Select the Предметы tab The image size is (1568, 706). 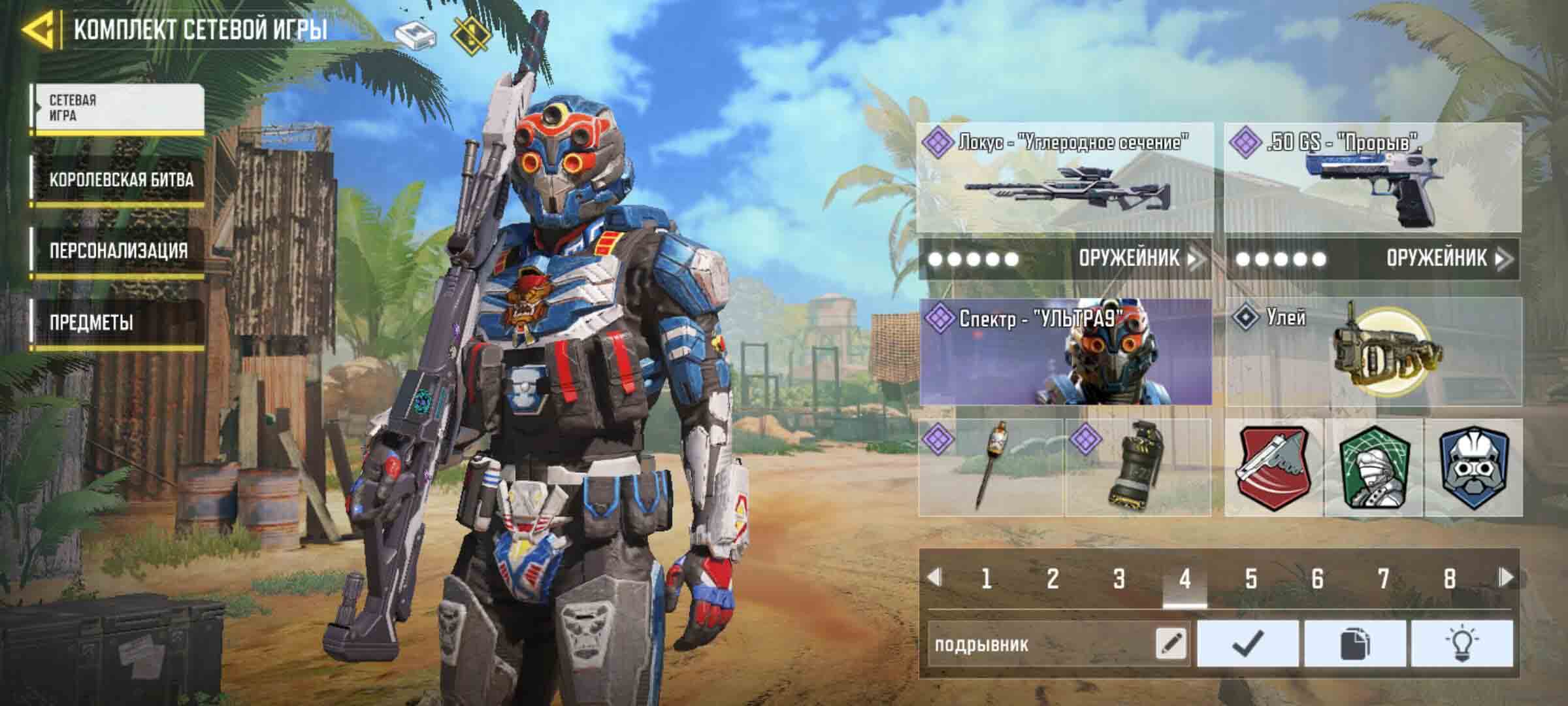point(119,322)
